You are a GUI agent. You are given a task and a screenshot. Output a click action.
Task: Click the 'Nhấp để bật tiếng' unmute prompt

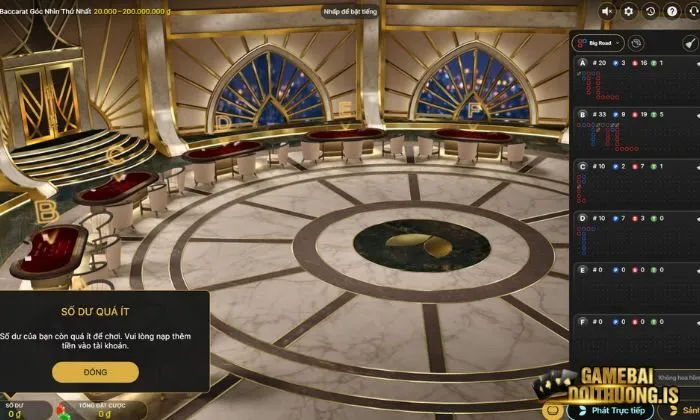point(349,11)
